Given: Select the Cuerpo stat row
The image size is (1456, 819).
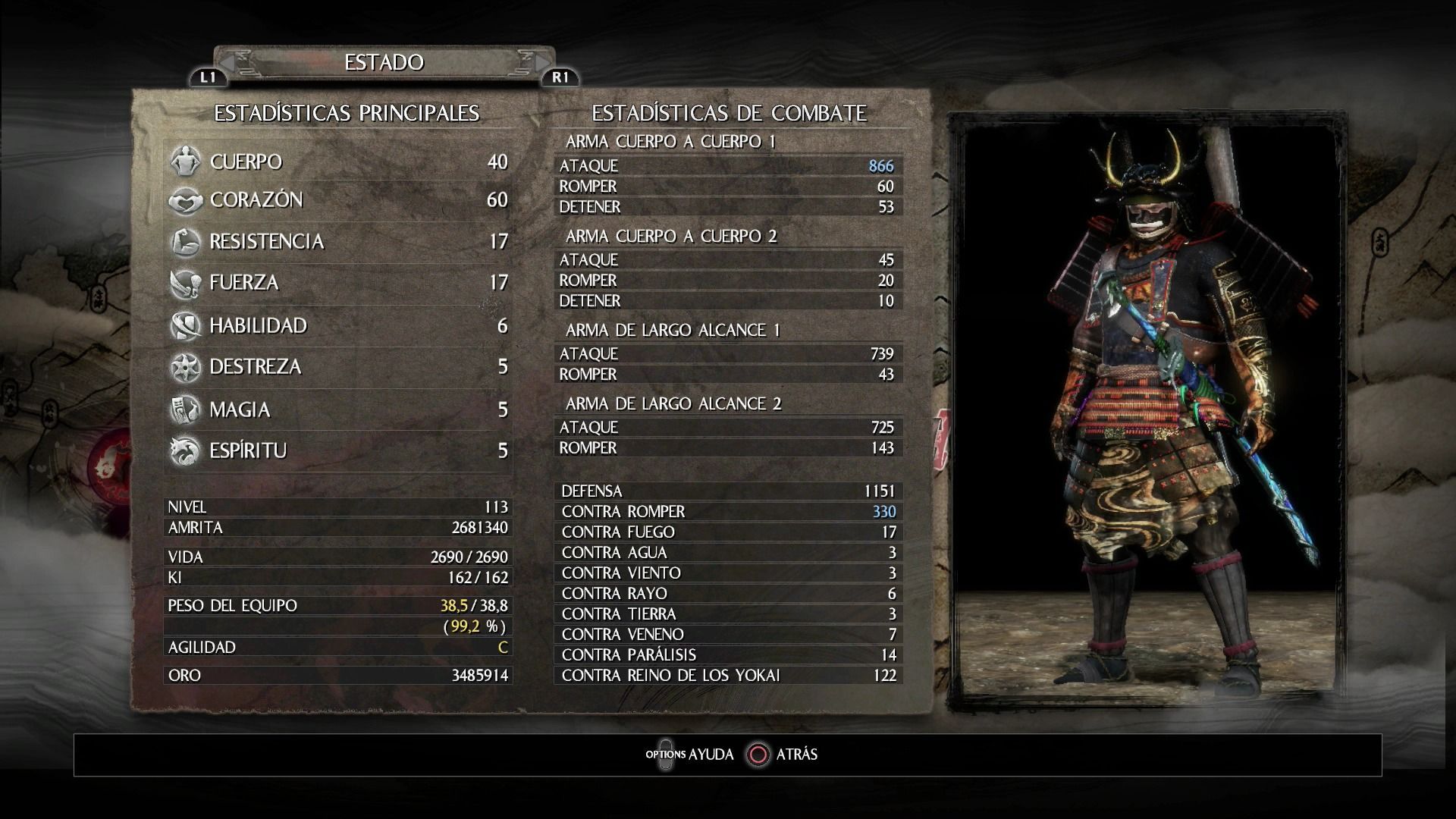Looking at the screenshot, I should pyautogui.click(x=338, y=162).
